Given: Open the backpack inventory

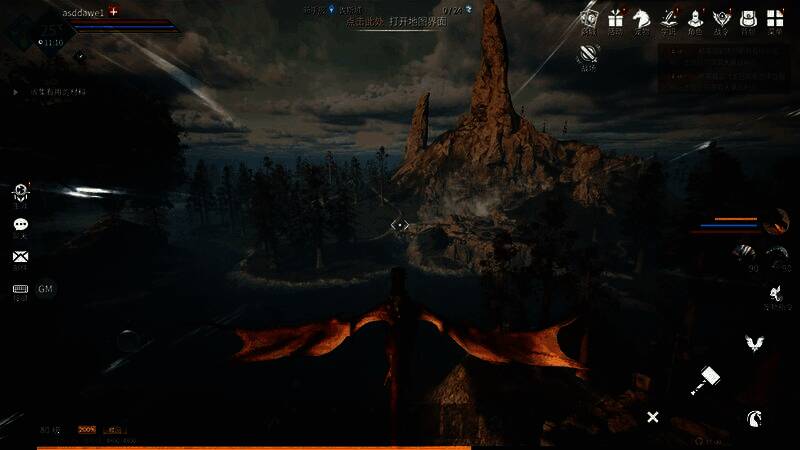Looking at the screenshot, I should point(748,18).
